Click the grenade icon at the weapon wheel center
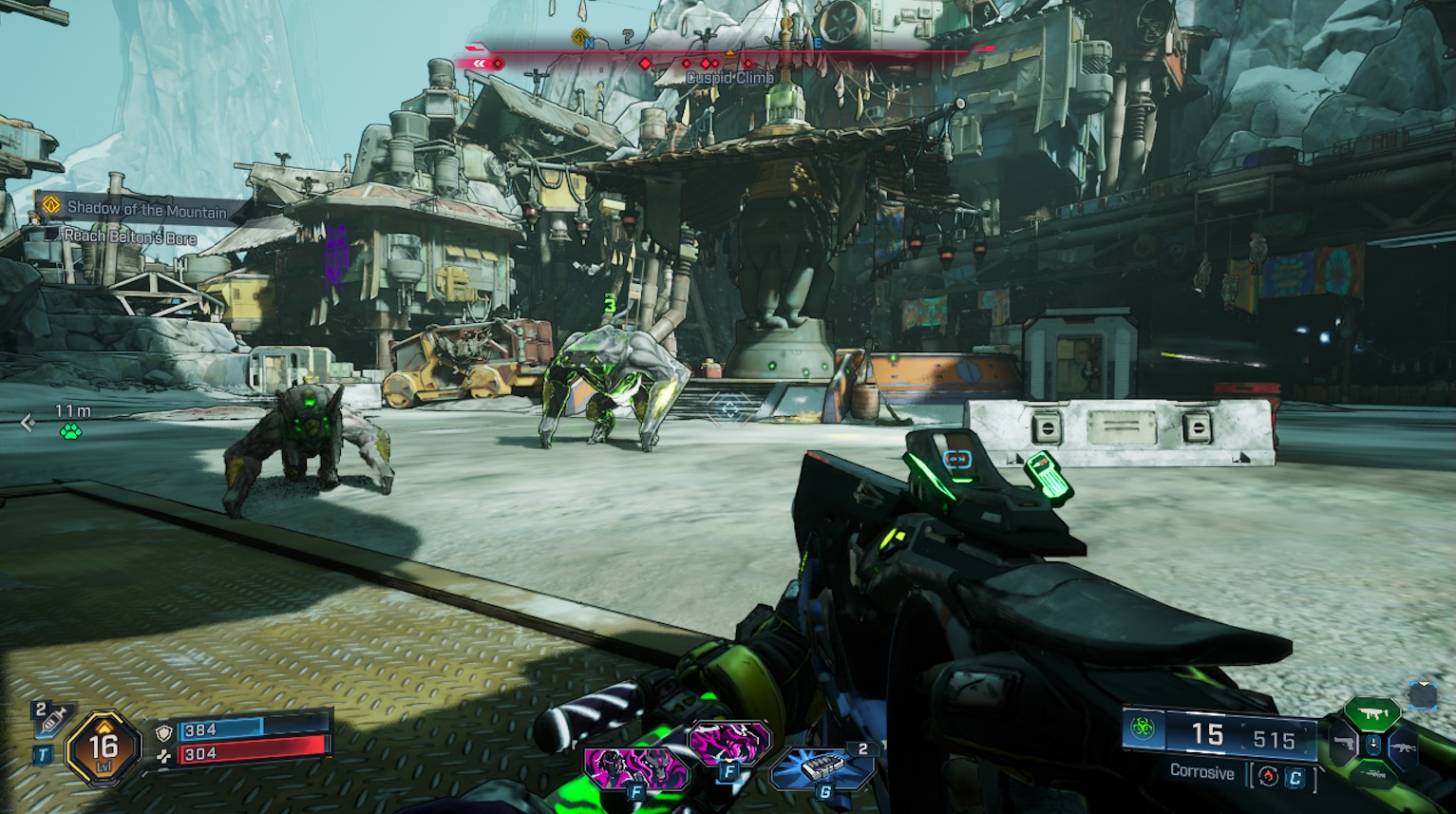Screen dimensions: 1456x814 [1373, 745]
